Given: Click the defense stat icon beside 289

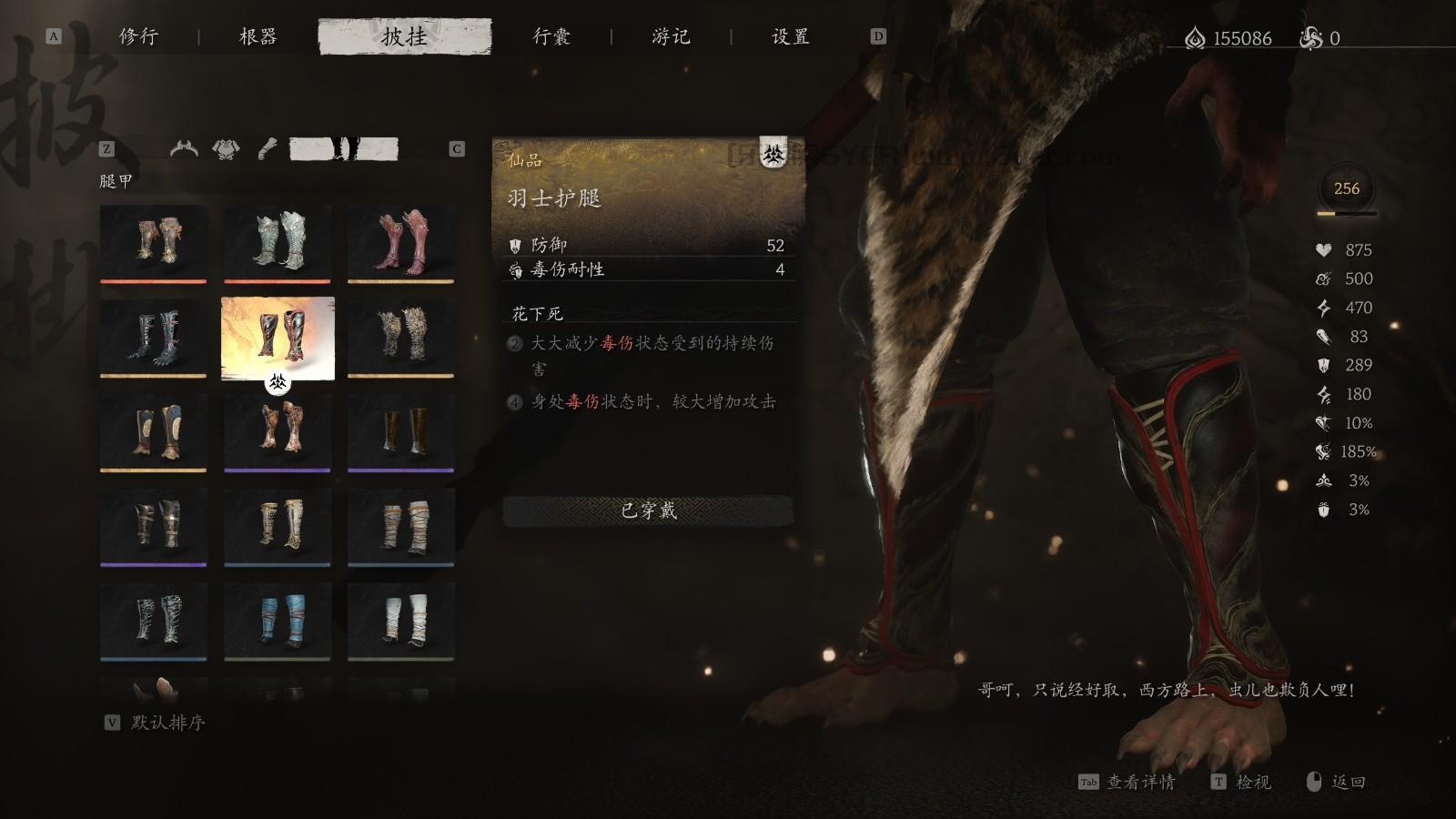Looking at the screenshot, I should [1324, 365].
